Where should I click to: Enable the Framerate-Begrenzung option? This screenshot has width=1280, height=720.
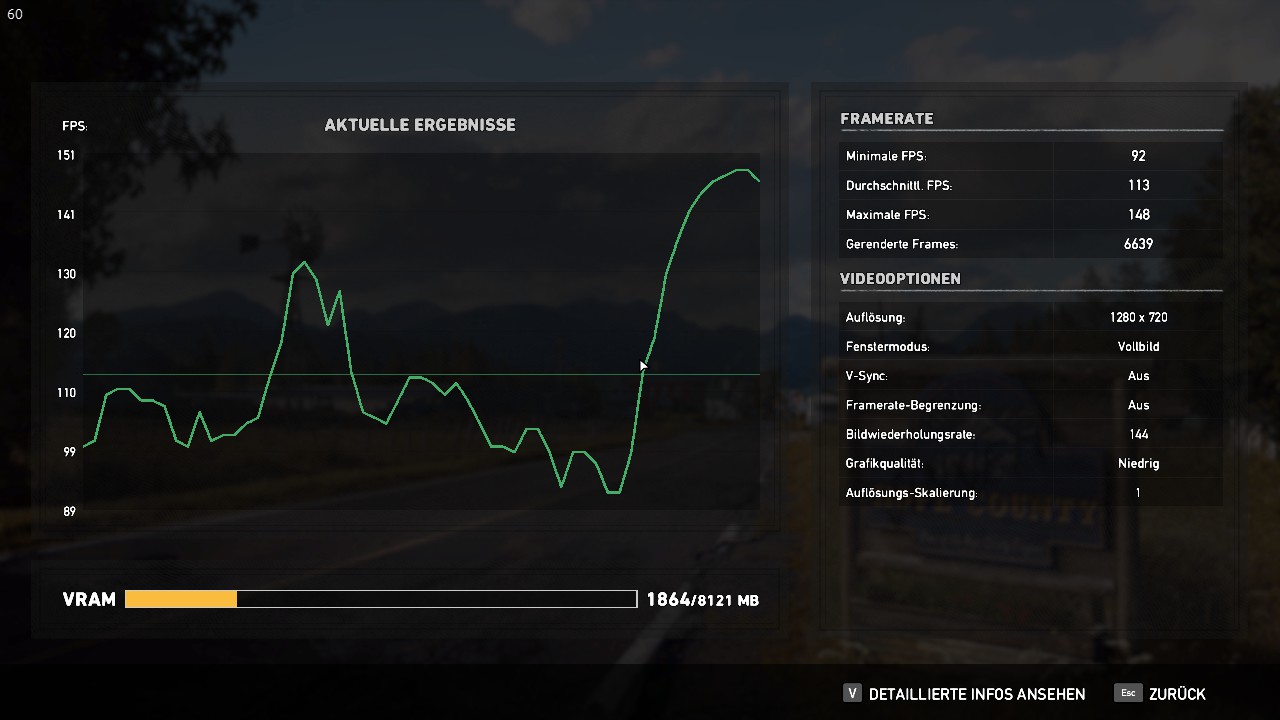pyautogui.click(x=1139, y=405)
